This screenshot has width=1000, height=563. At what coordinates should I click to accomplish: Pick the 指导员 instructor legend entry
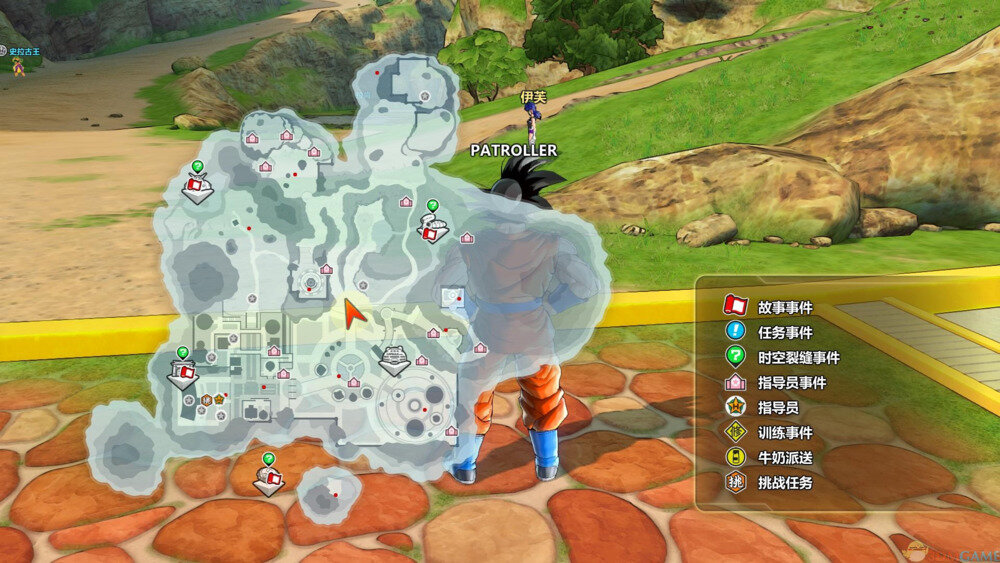(x=764, y=407)
